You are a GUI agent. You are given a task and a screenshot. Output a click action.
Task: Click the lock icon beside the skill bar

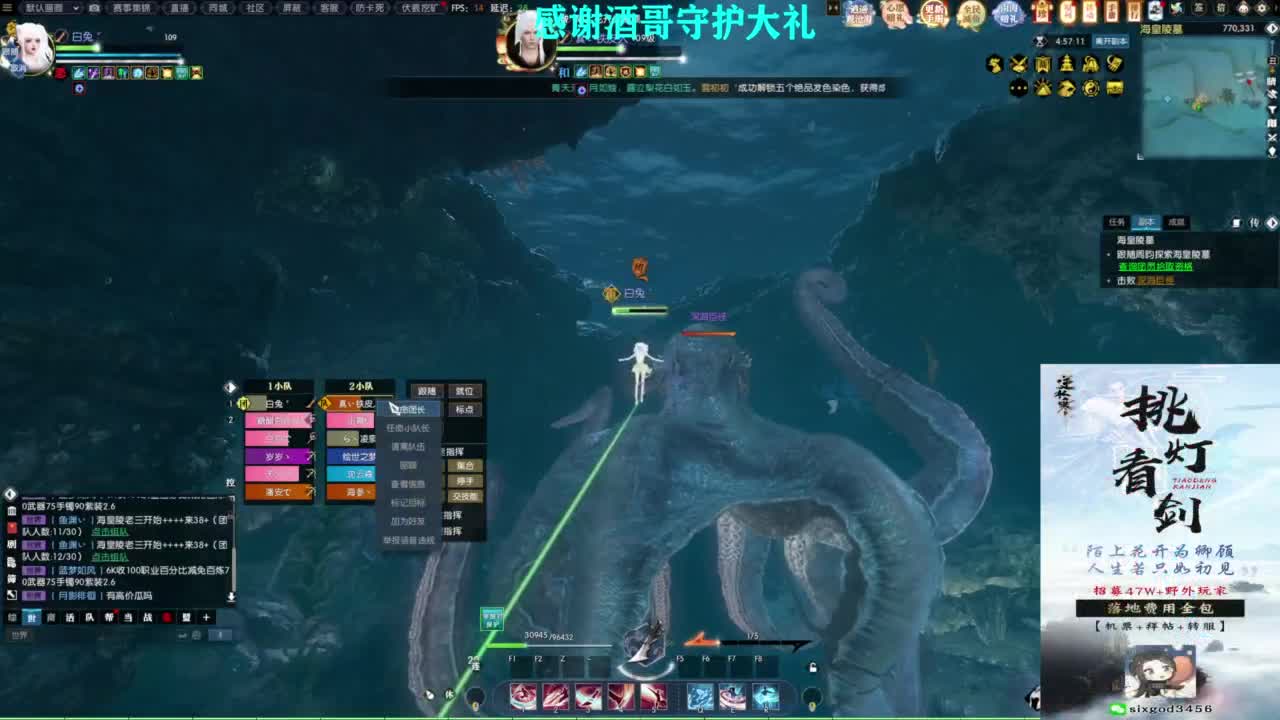[812, 667]
